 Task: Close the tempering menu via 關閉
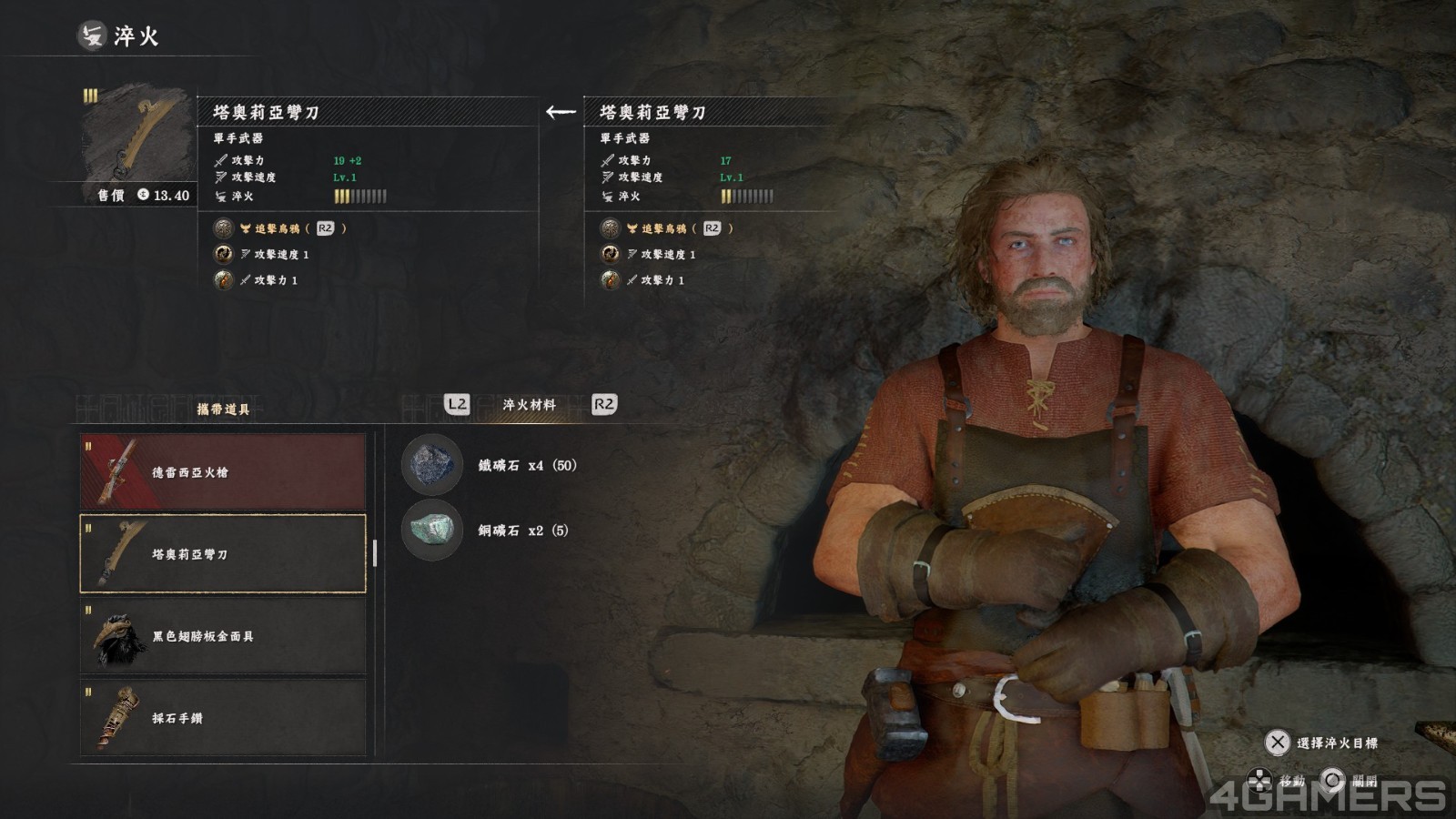pos(1350,780)
